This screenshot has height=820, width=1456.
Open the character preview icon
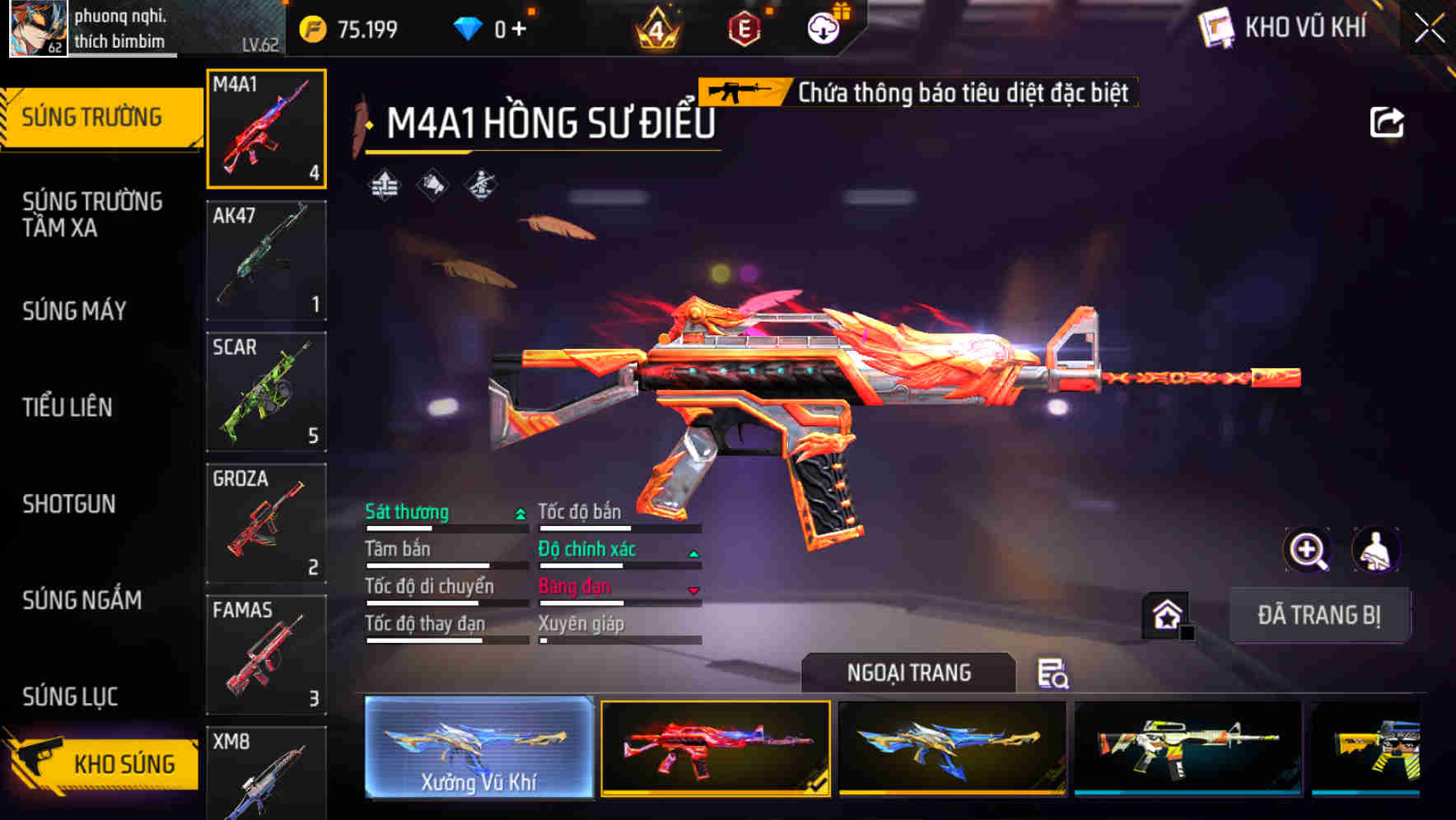tap(1374, 550)
